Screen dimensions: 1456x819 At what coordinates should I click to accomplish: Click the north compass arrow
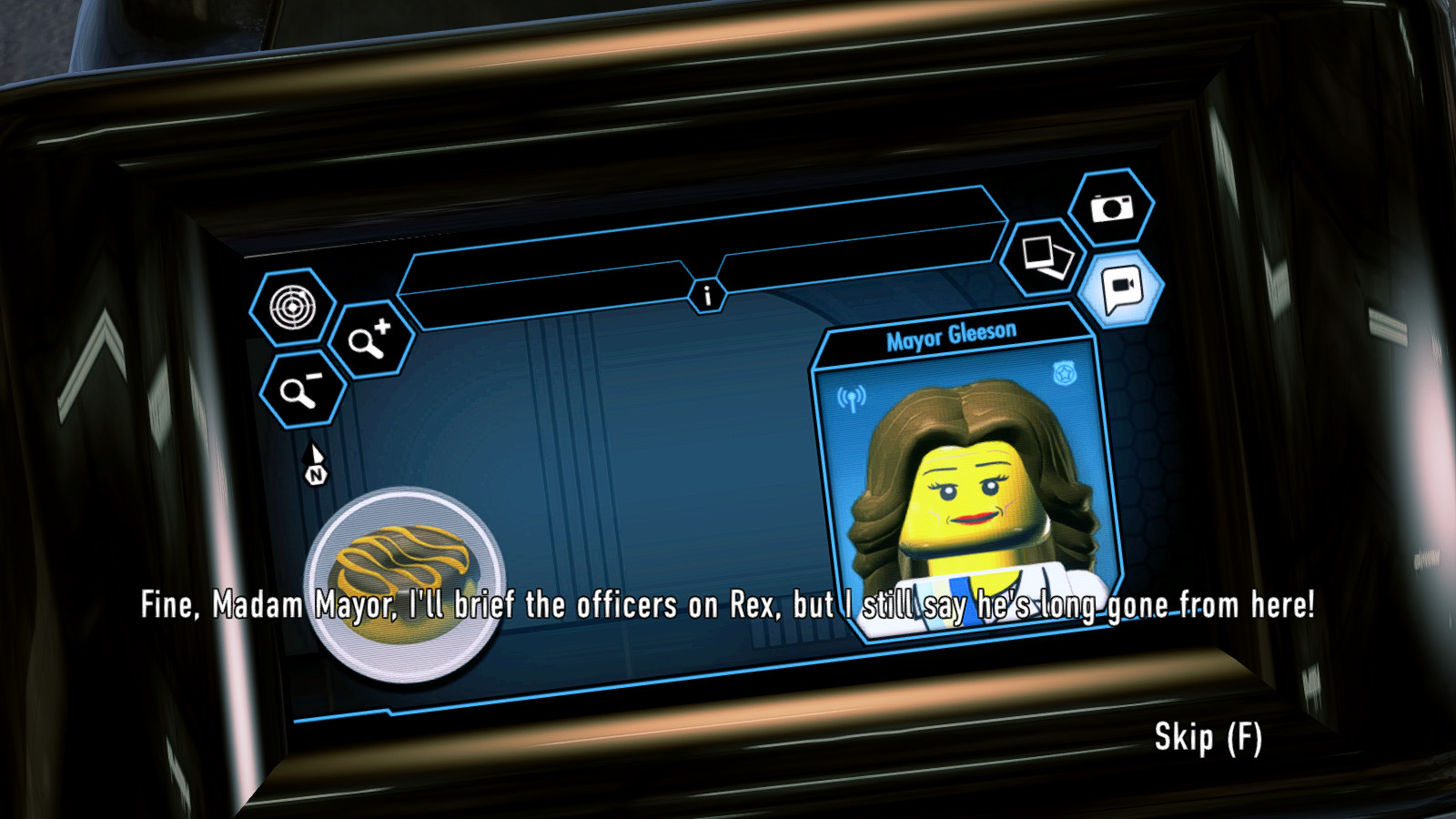tap(314, 461)
